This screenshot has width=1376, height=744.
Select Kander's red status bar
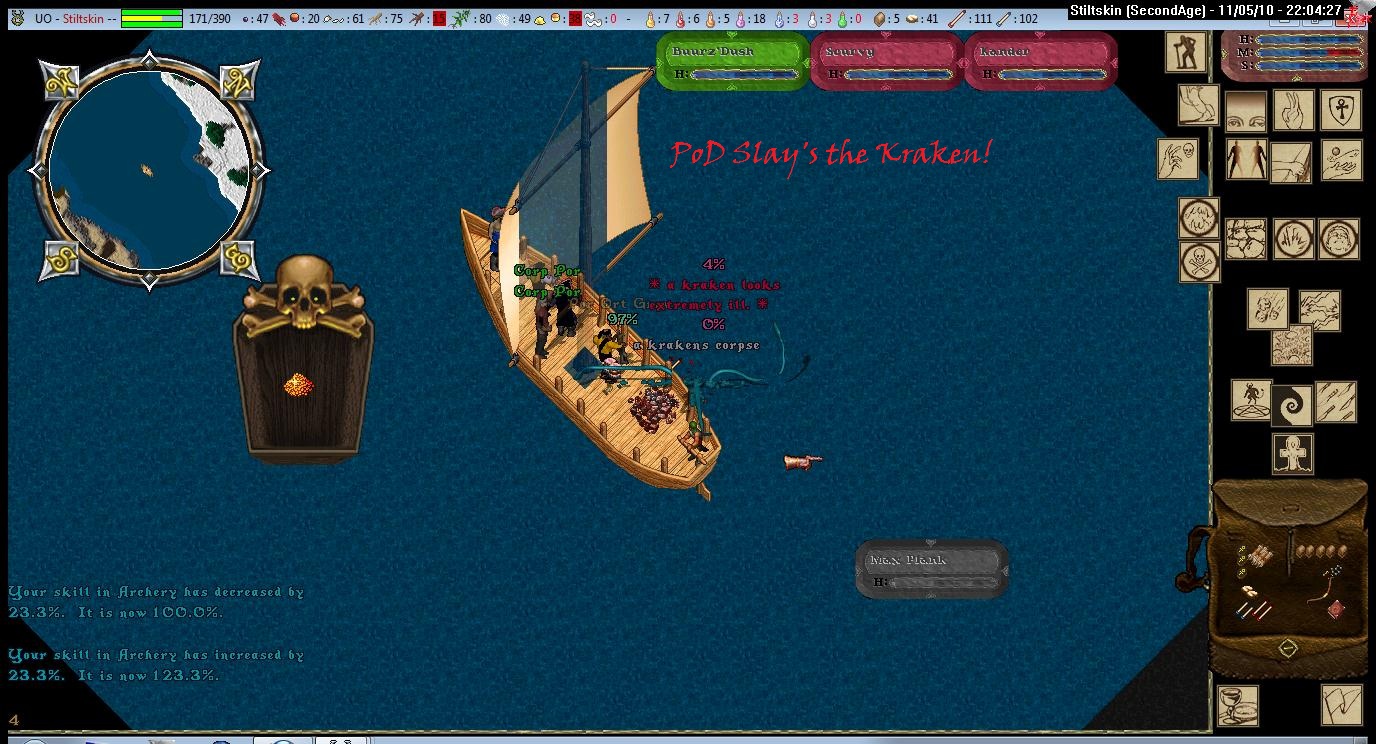(x=1040, y=61)
